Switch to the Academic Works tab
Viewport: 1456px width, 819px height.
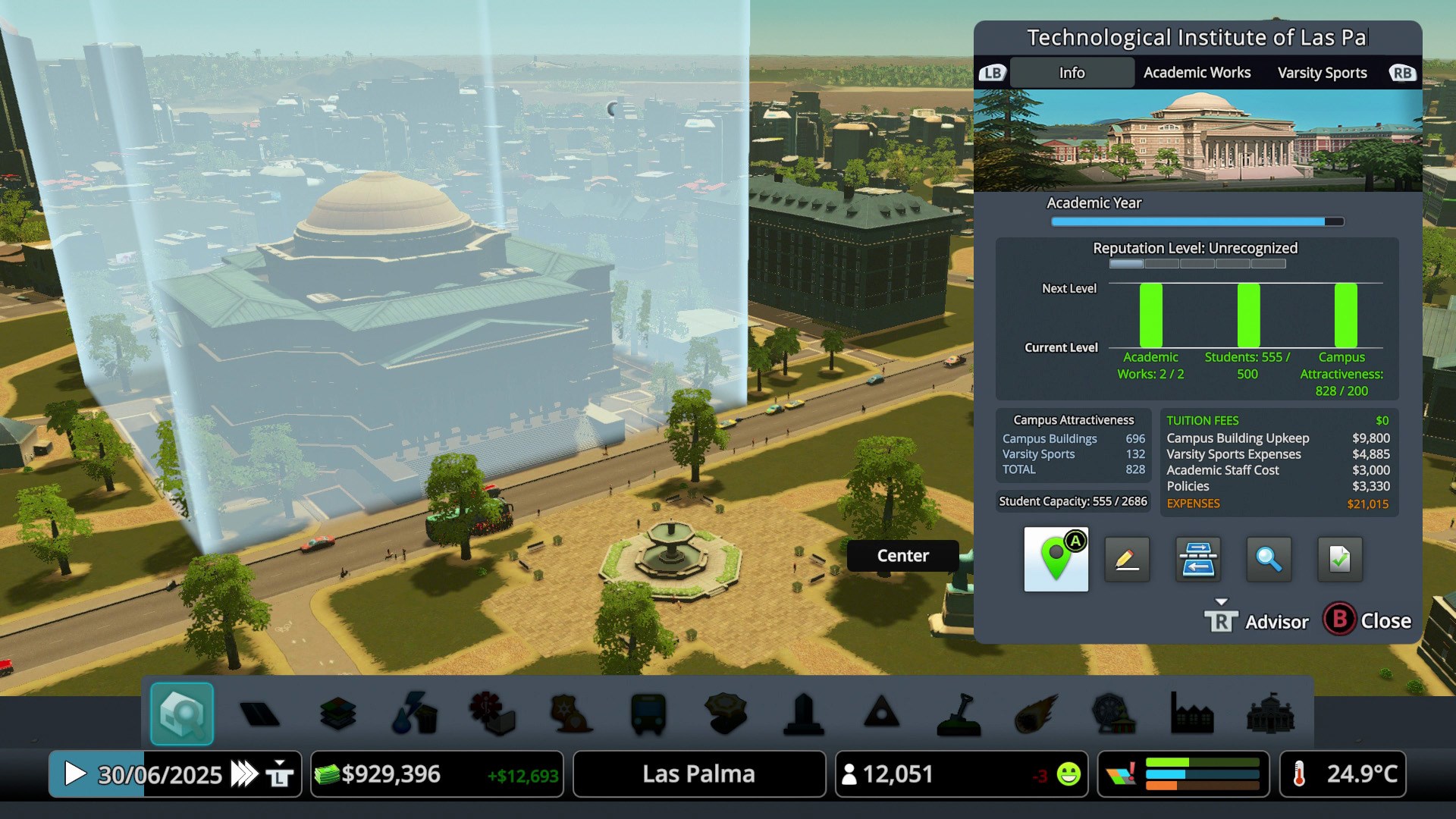point(1197,73)
